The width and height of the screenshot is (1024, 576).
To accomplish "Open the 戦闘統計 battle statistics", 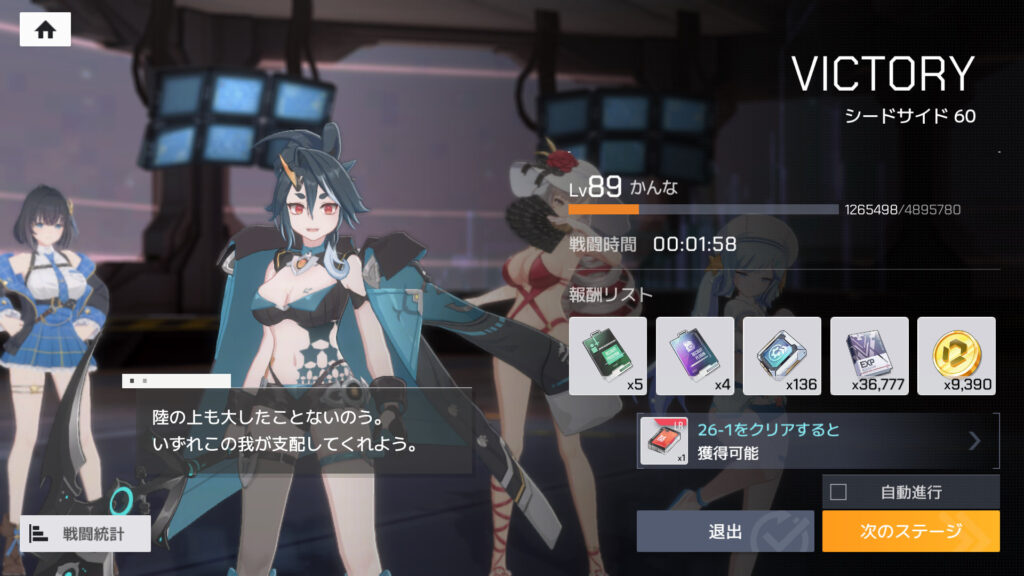I will pyautogui.click(x=85, y=533).
